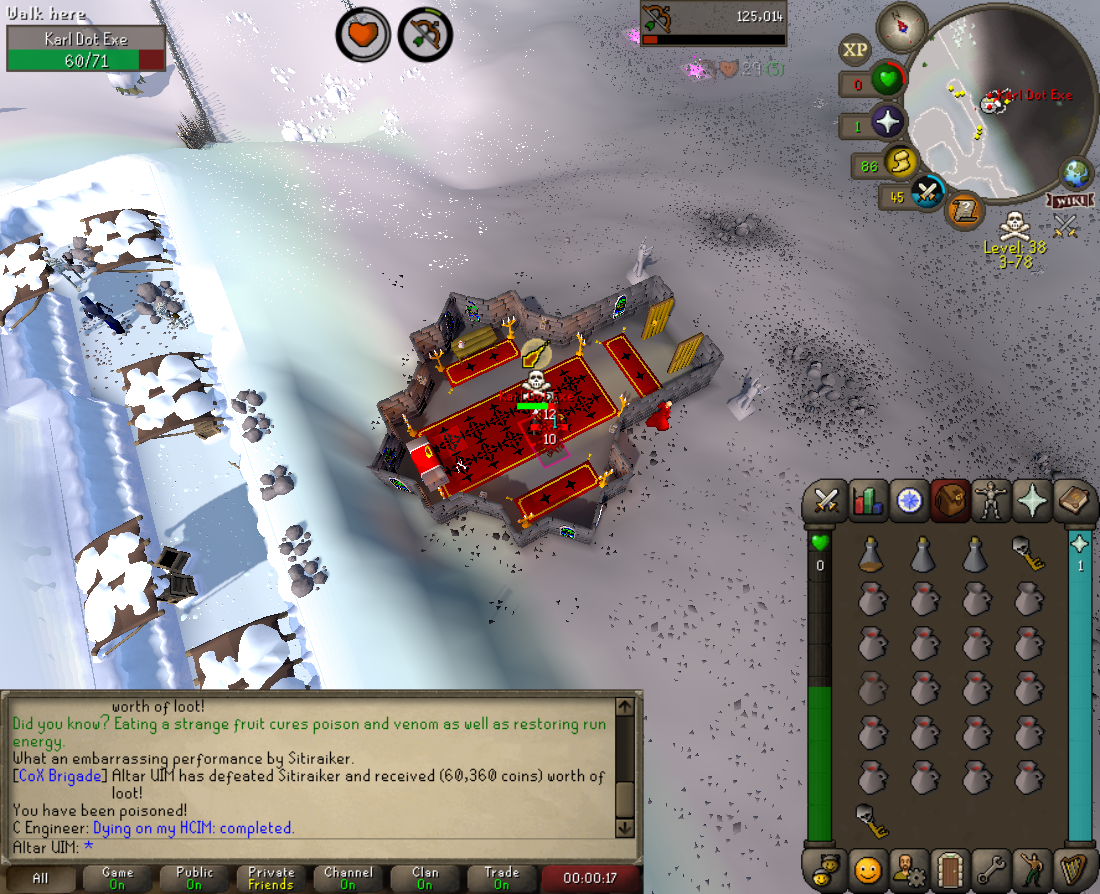The image size is (1100, 894).
Task: Open the Quest List tab
Action: click(909, 500)
